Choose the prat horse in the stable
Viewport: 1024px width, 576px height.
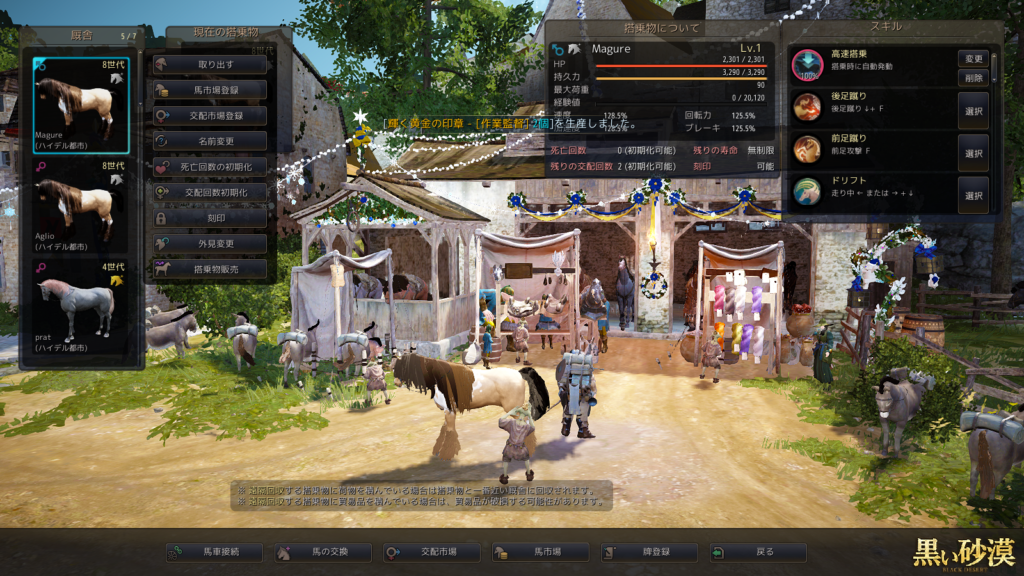(x=80, y=310)
